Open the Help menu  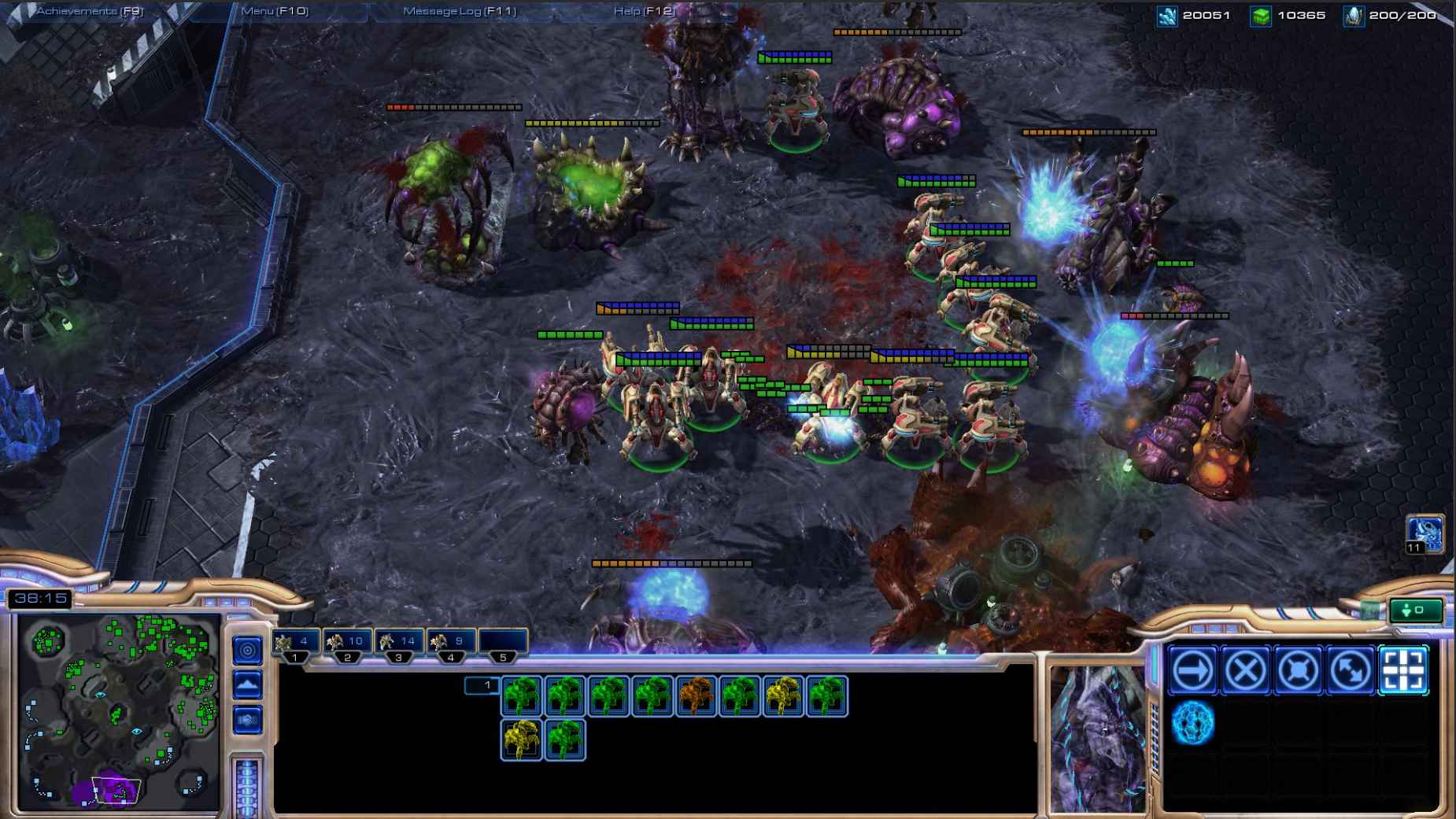(x=643, y=11)
